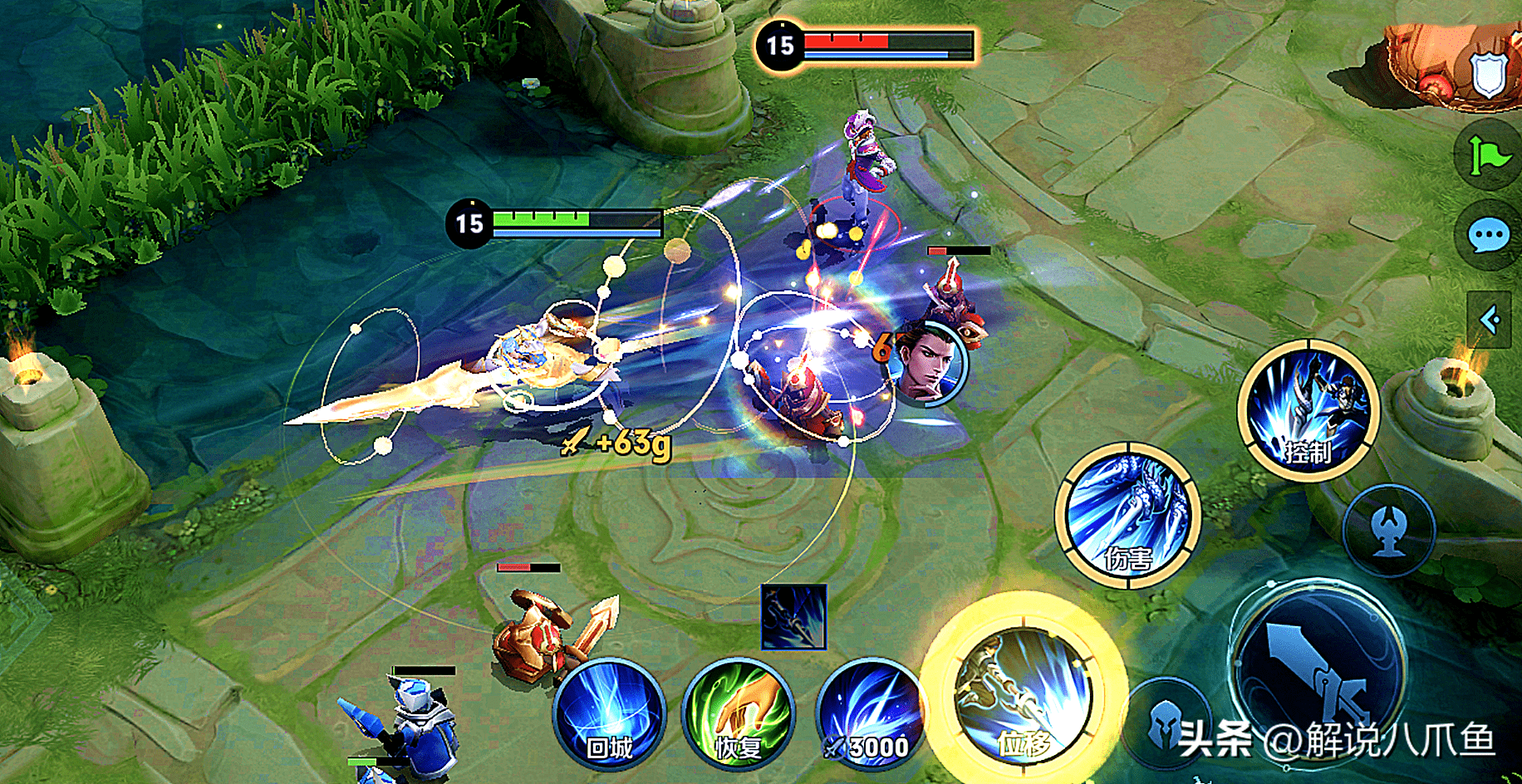
Task: Choose the attack-minion helmet button
Action: pyautogui.click(x=1166, y=724)
